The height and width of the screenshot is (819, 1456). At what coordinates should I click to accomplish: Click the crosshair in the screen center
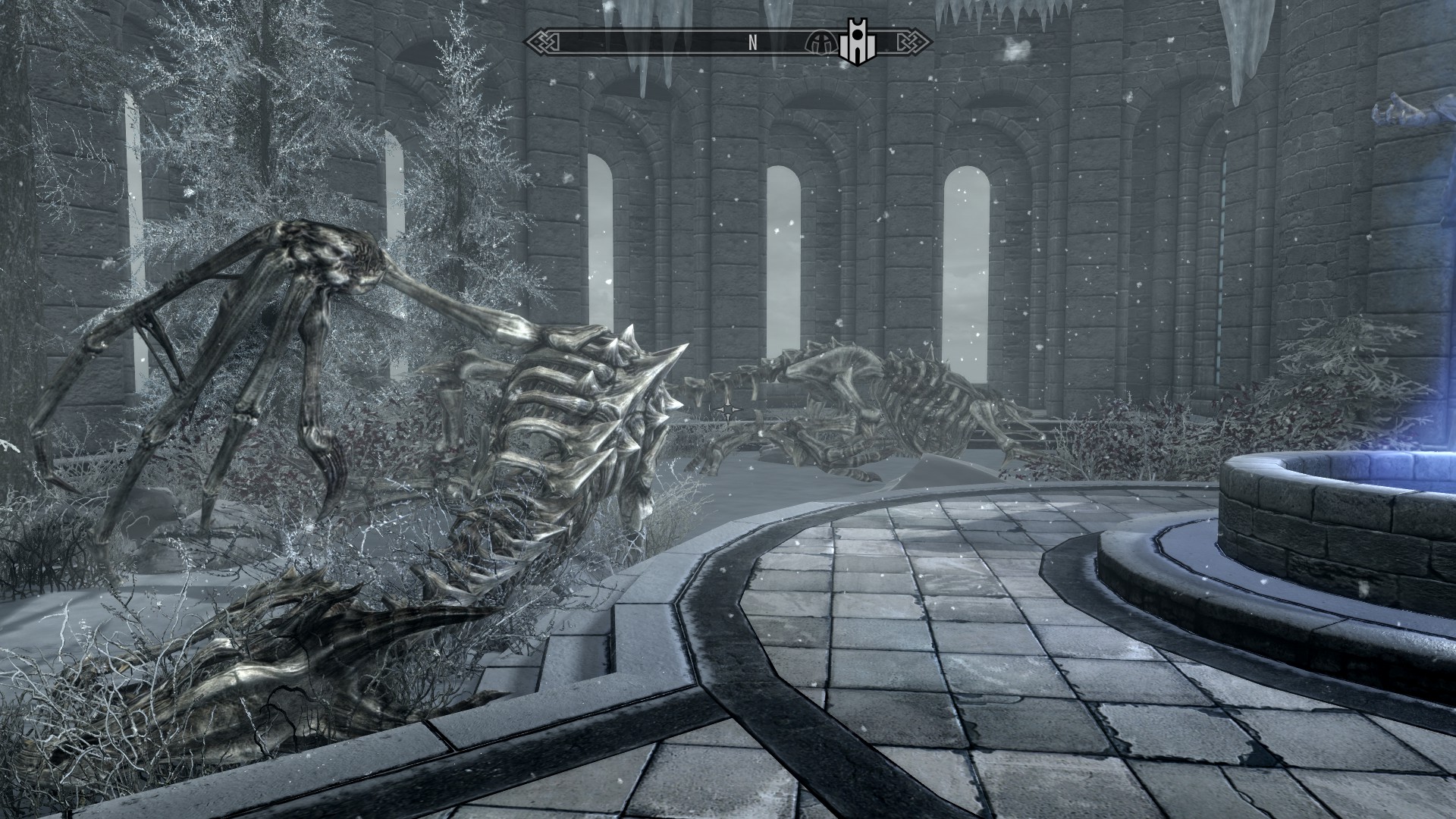[x=728, y=411]
